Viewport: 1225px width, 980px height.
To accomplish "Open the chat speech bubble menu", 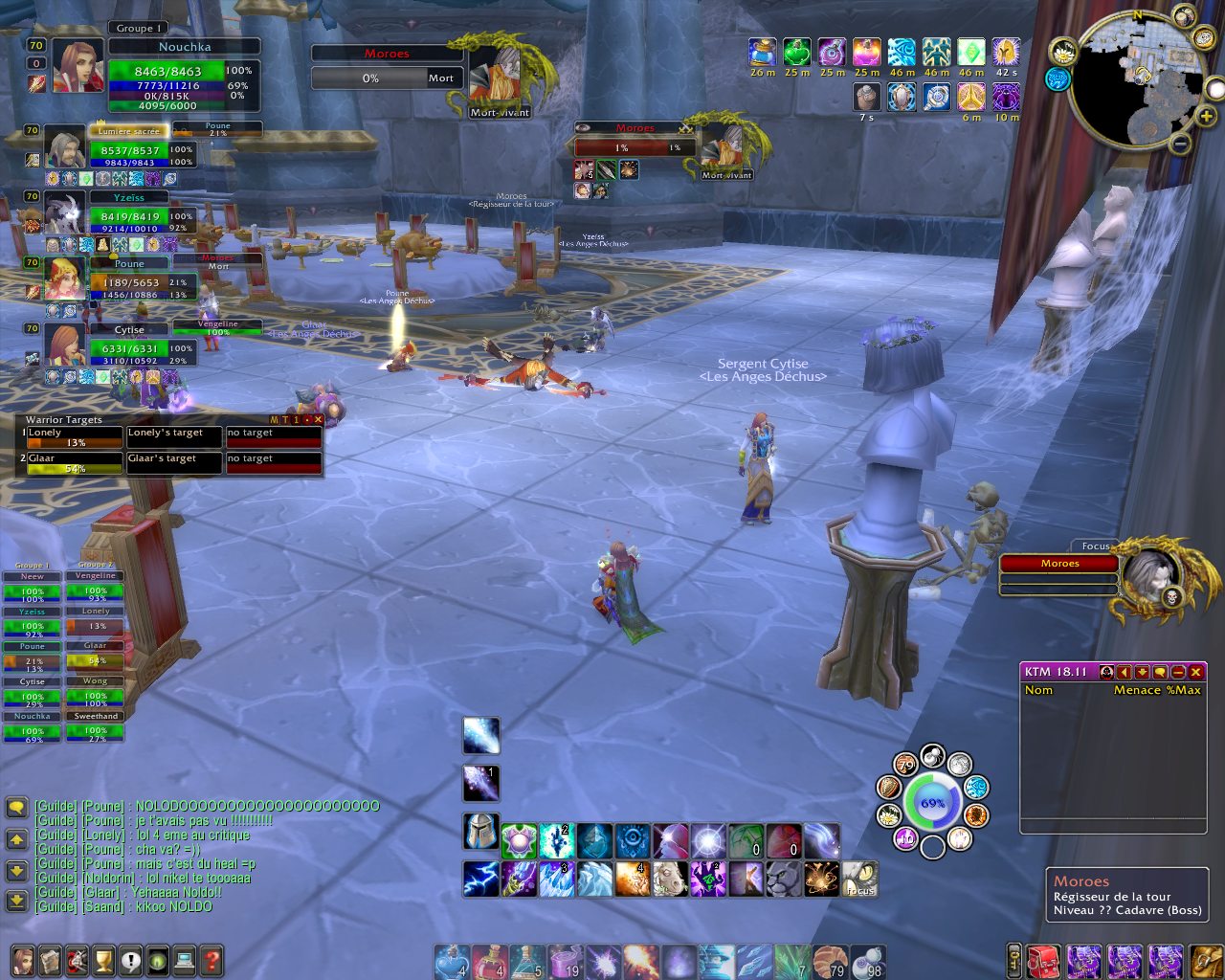I will click(16, 808).
